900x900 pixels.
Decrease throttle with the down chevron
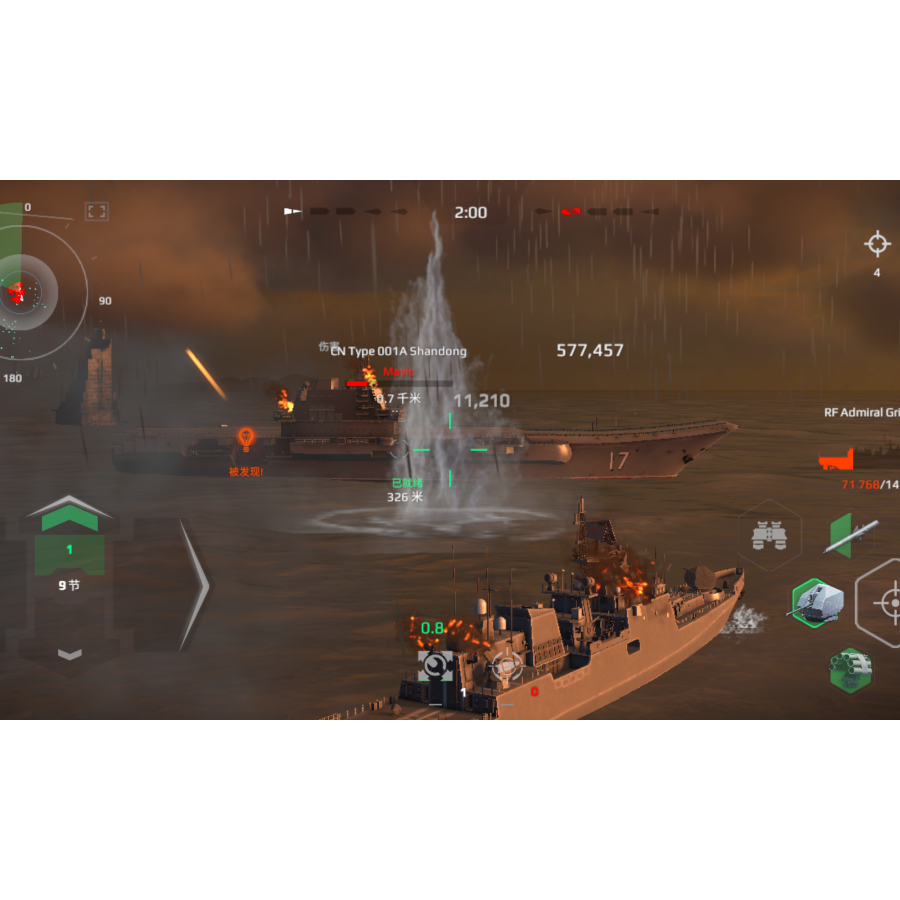tap(69, 653)
